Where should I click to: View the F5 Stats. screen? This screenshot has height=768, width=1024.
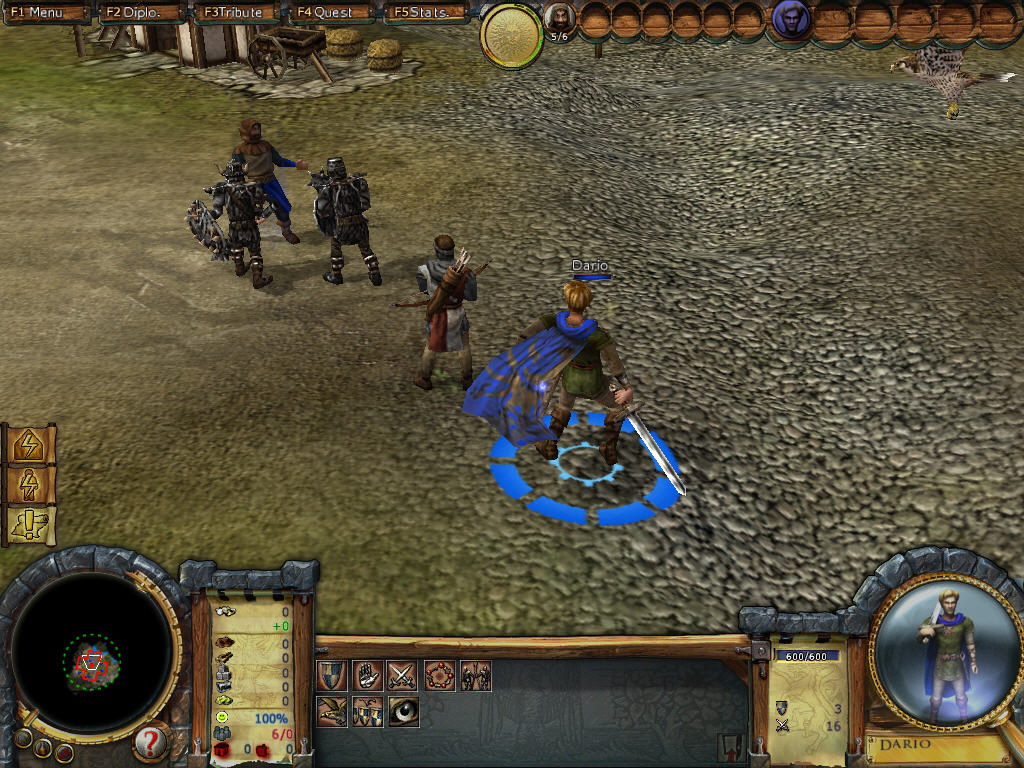[x=427, y=13]
